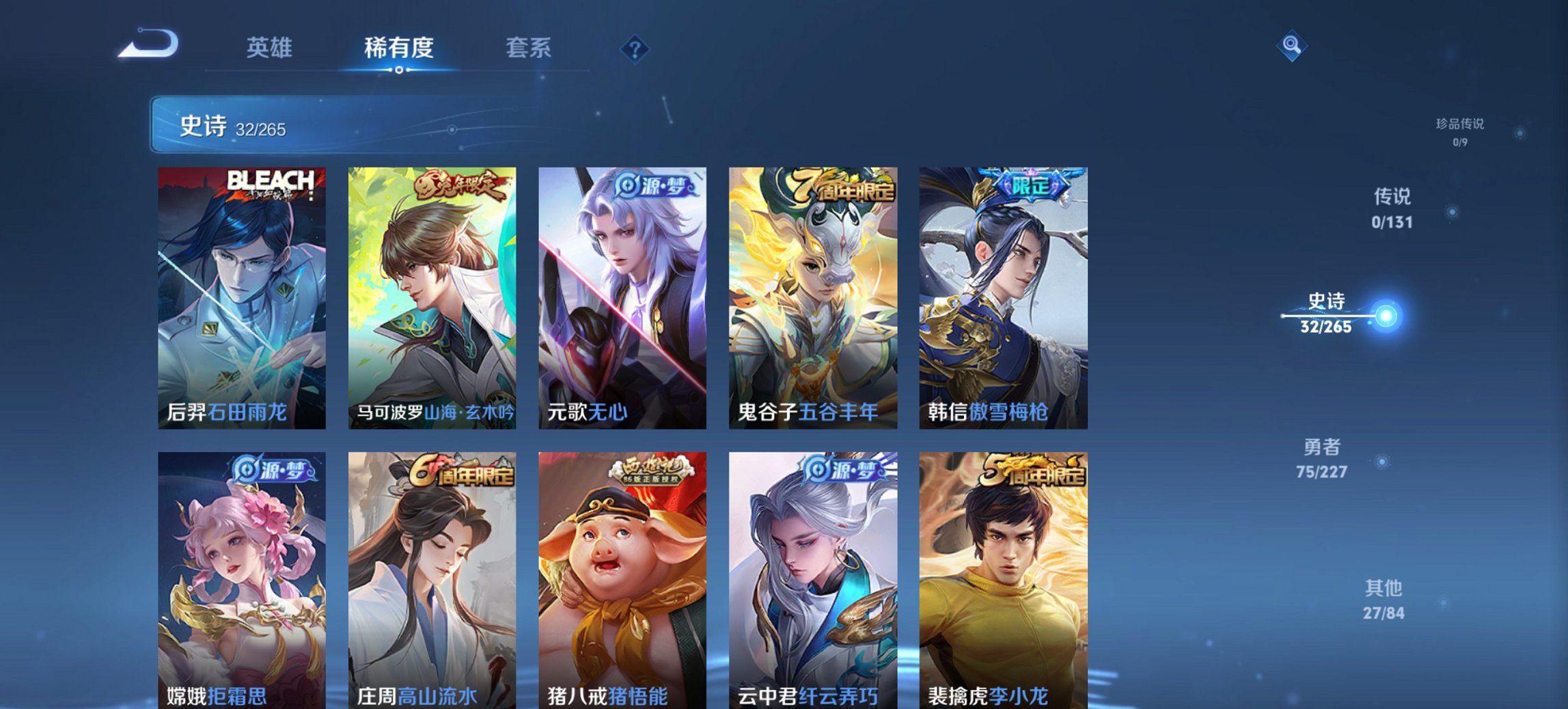Select the 稀有度 tab
1568x709 pixels.
tap(398, 48)
